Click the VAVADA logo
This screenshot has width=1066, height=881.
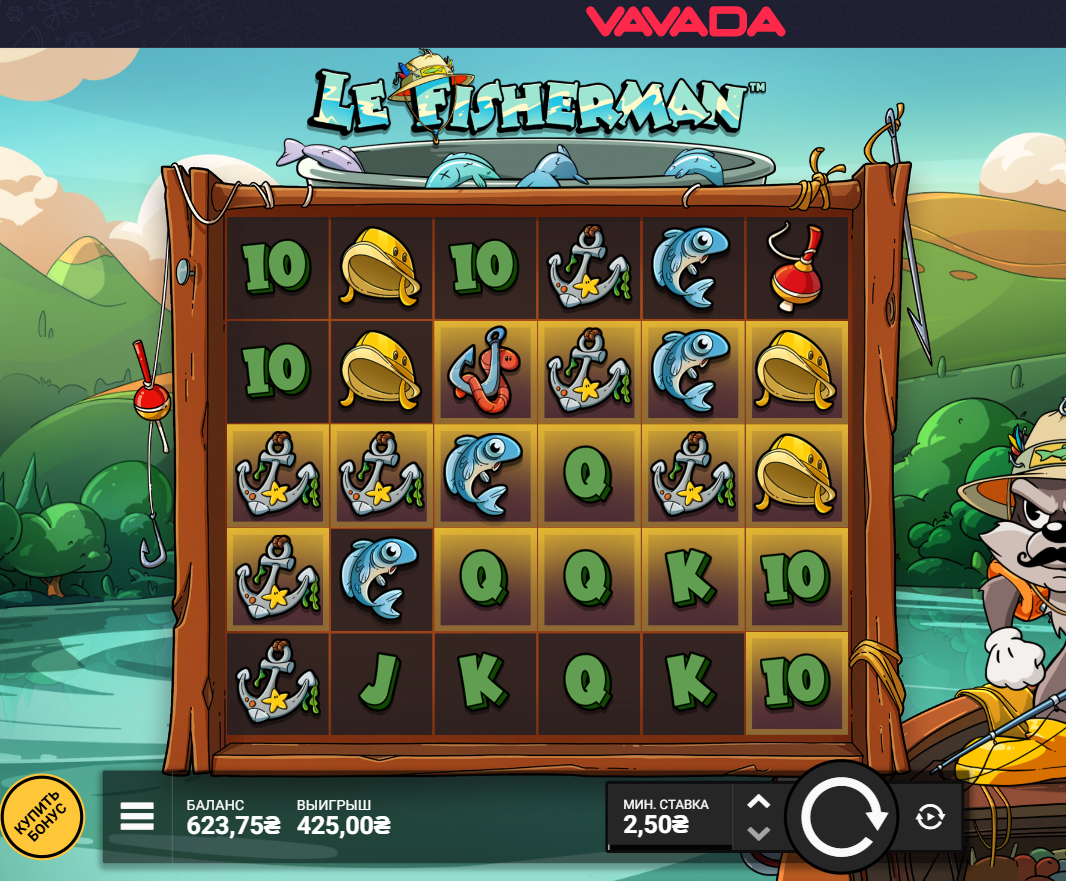(x=685, y=21)
